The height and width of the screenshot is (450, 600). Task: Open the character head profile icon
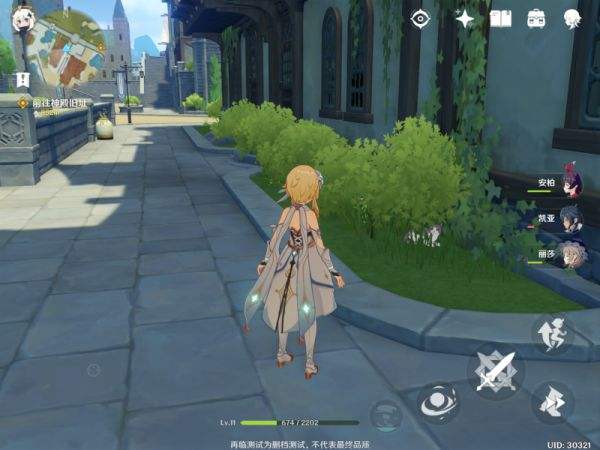tap(572, 18)
